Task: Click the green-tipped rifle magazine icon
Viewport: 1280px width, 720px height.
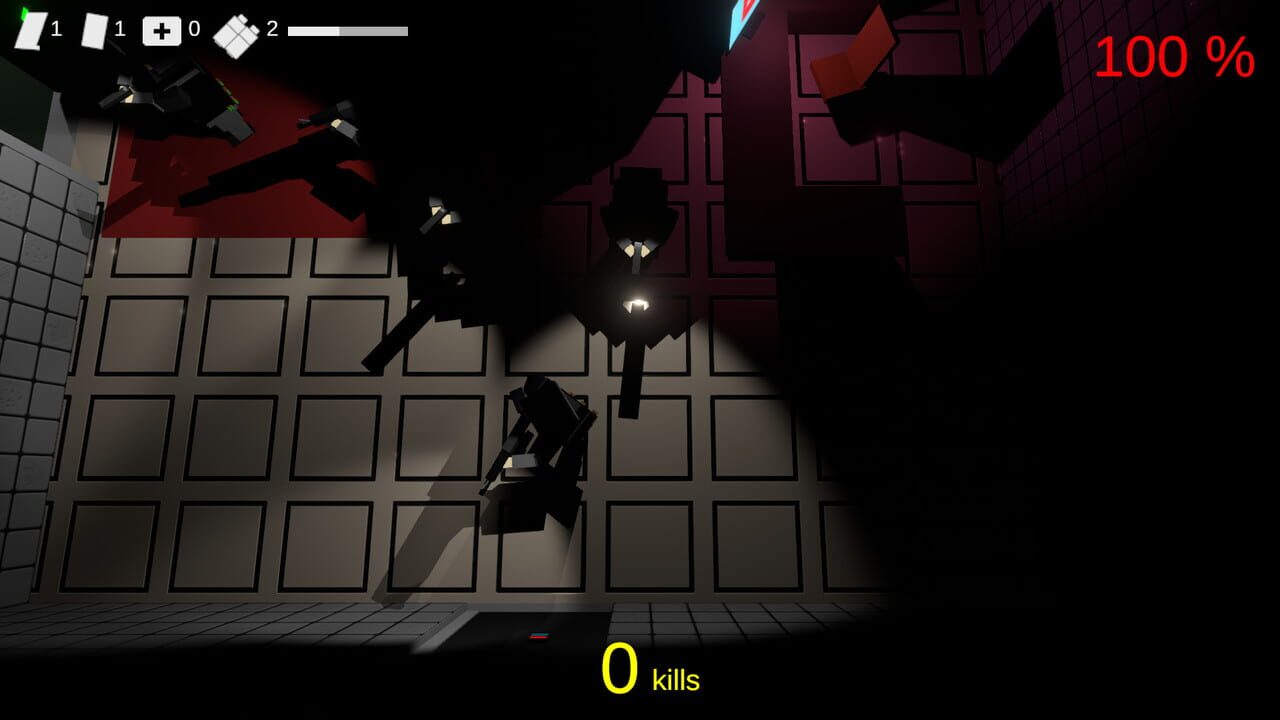Action: (x=30, y=30)
